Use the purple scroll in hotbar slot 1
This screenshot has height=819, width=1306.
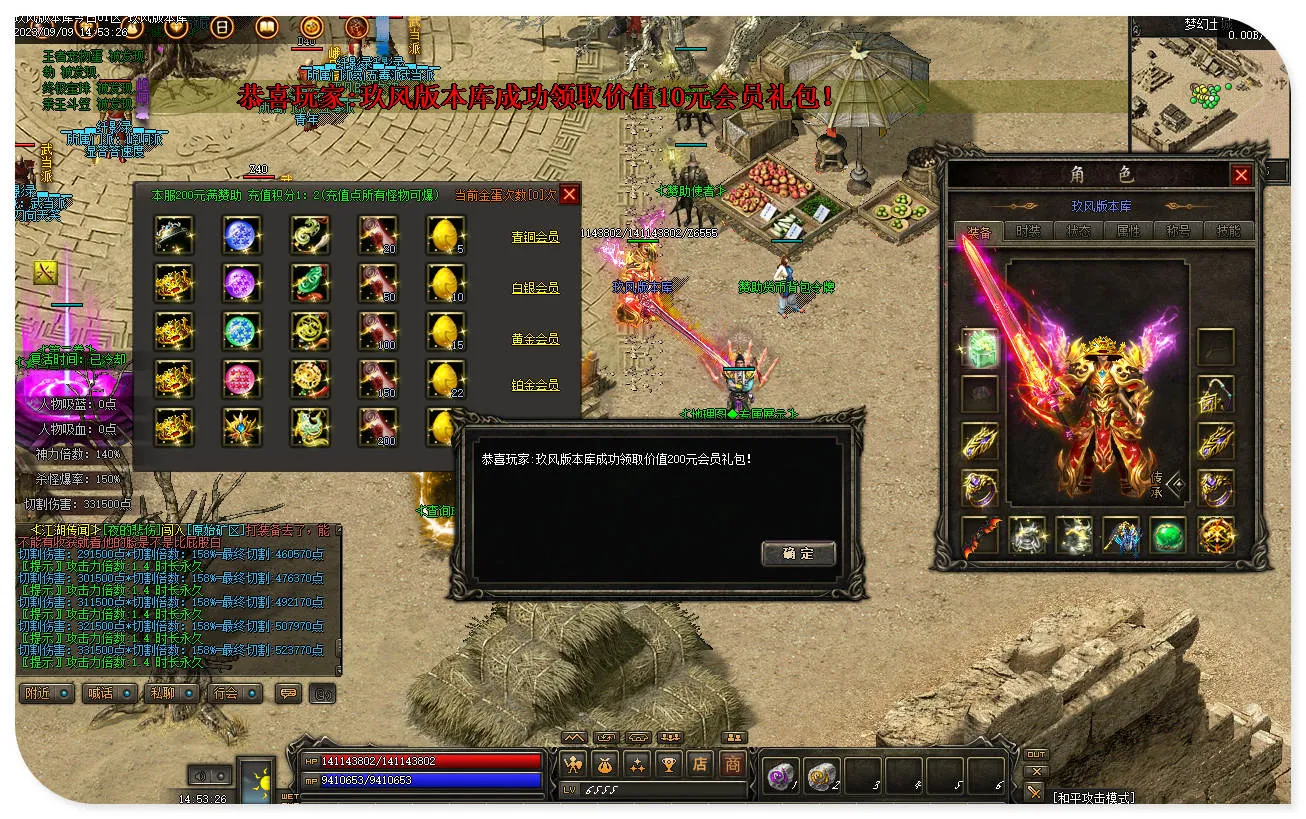pyautogui.click(x=780, y=775)
